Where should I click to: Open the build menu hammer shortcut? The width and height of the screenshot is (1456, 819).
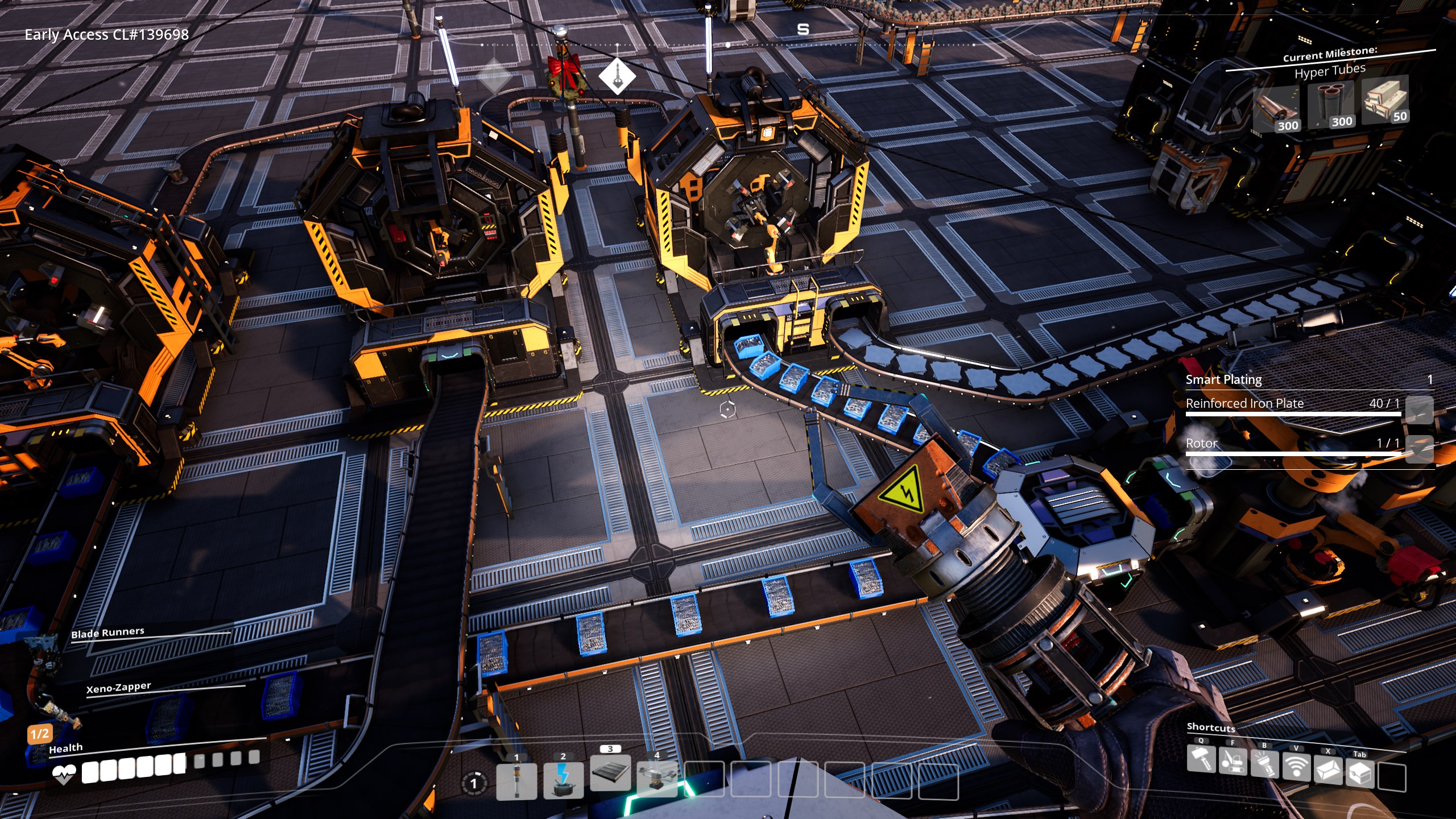(1201, 759)
